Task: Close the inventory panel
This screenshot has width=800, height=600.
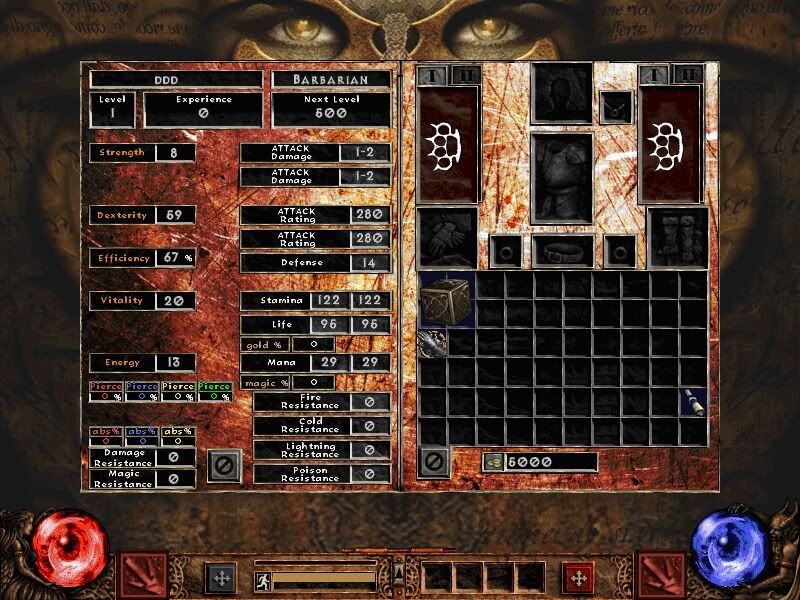Action: (434, 461)
